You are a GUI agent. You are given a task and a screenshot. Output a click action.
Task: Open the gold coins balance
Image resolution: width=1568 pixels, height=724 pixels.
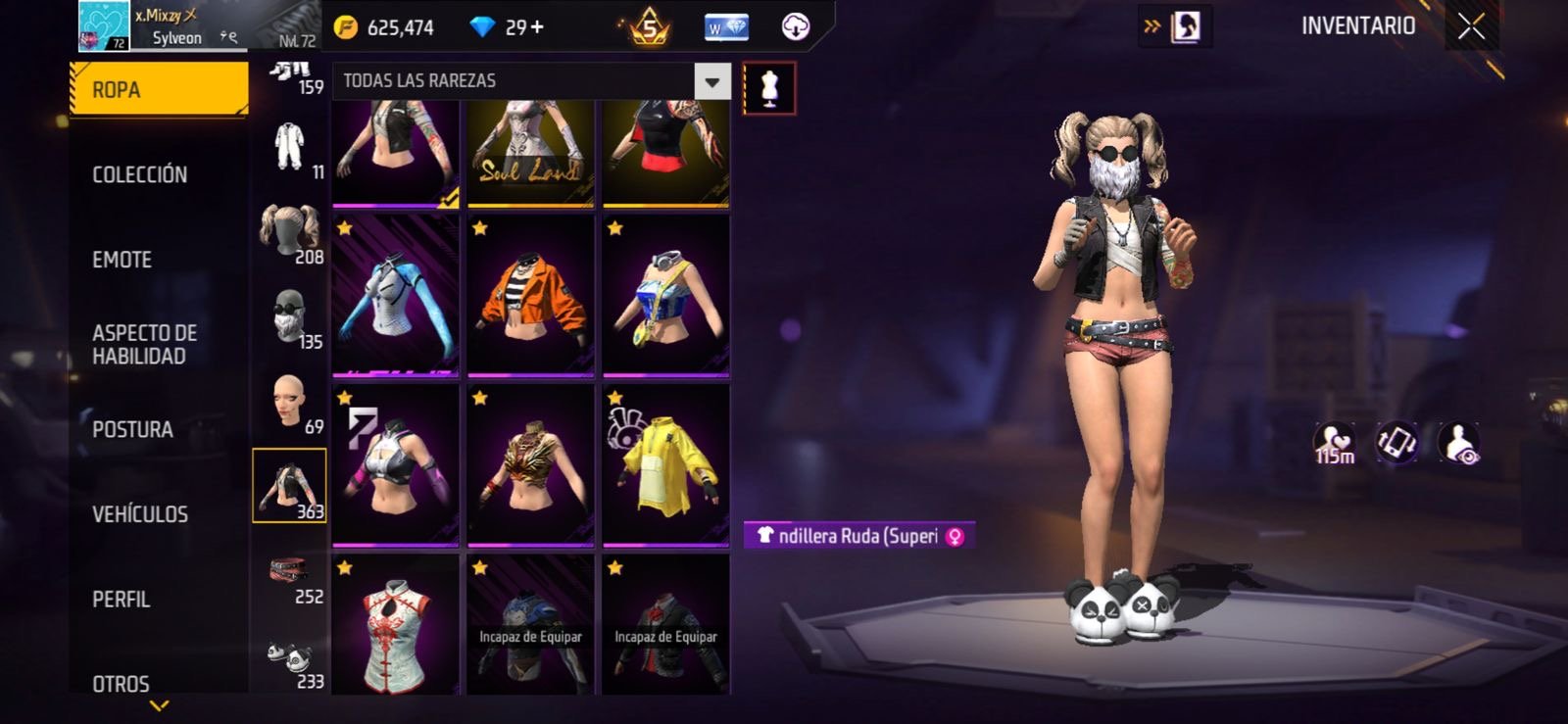pyautogui.click(x=387, y=27)
